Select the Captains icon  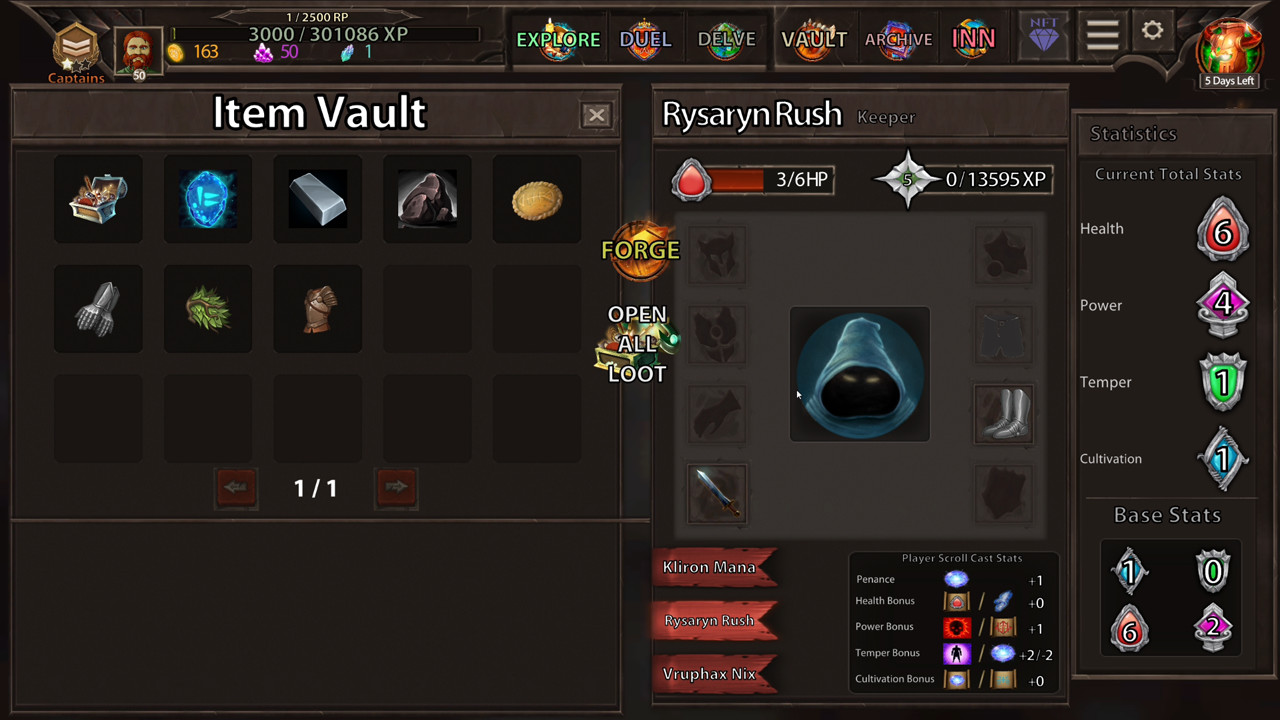coord(76,47)
